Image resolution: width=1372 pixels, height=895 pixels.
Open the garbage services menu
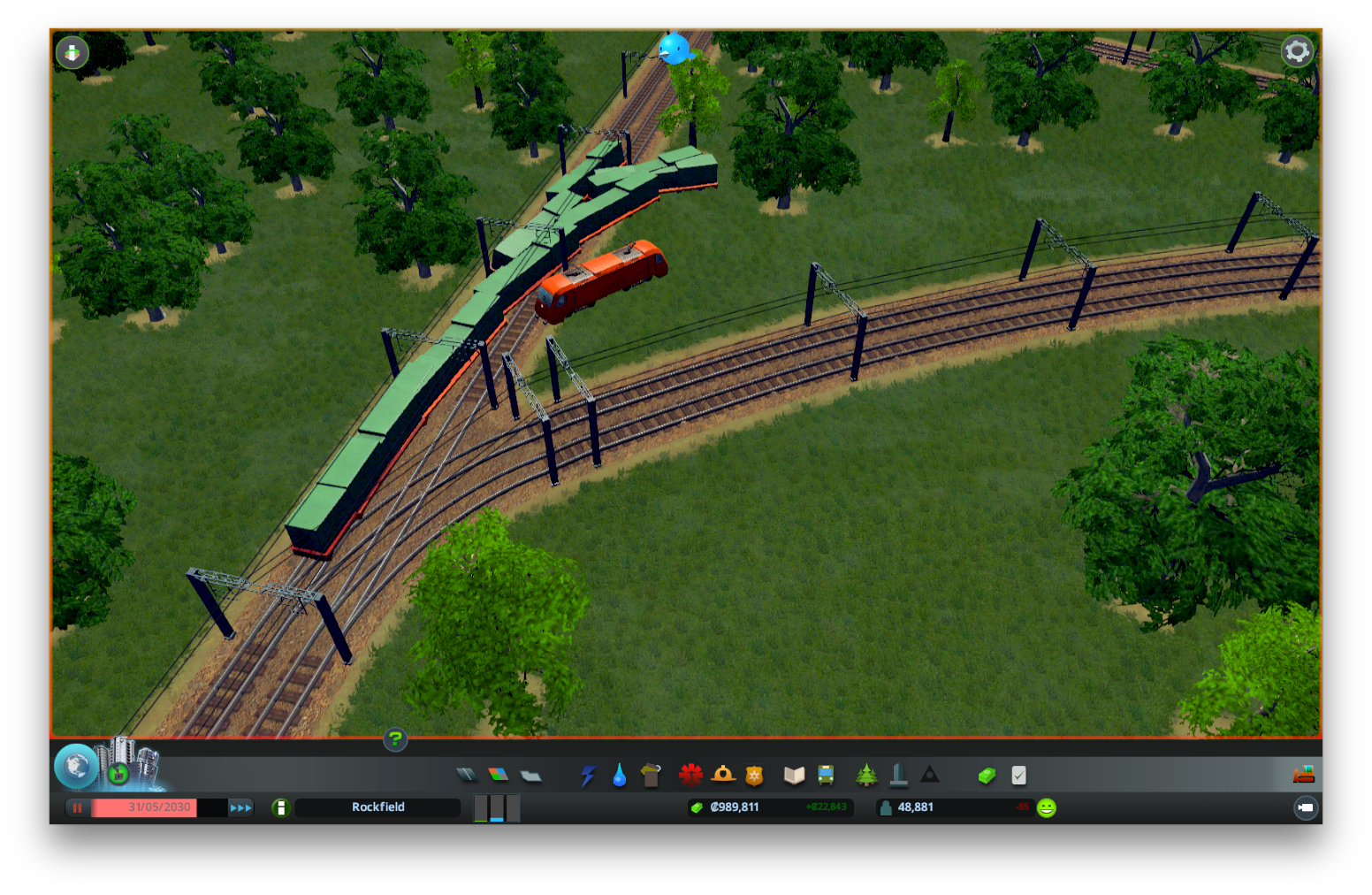pos(651,776)
